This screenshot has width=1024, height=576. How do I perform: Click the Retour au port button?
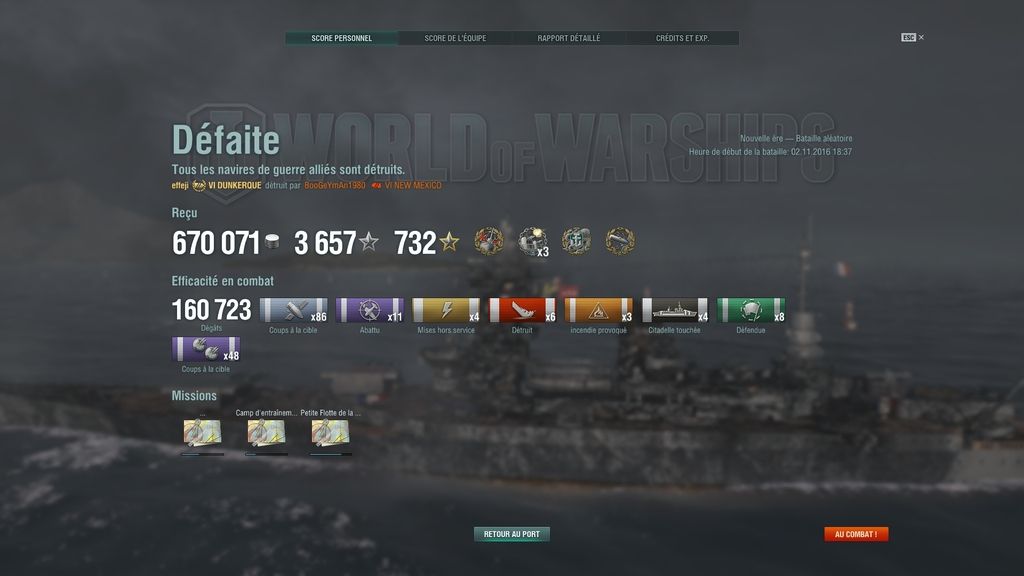[511, 534]
